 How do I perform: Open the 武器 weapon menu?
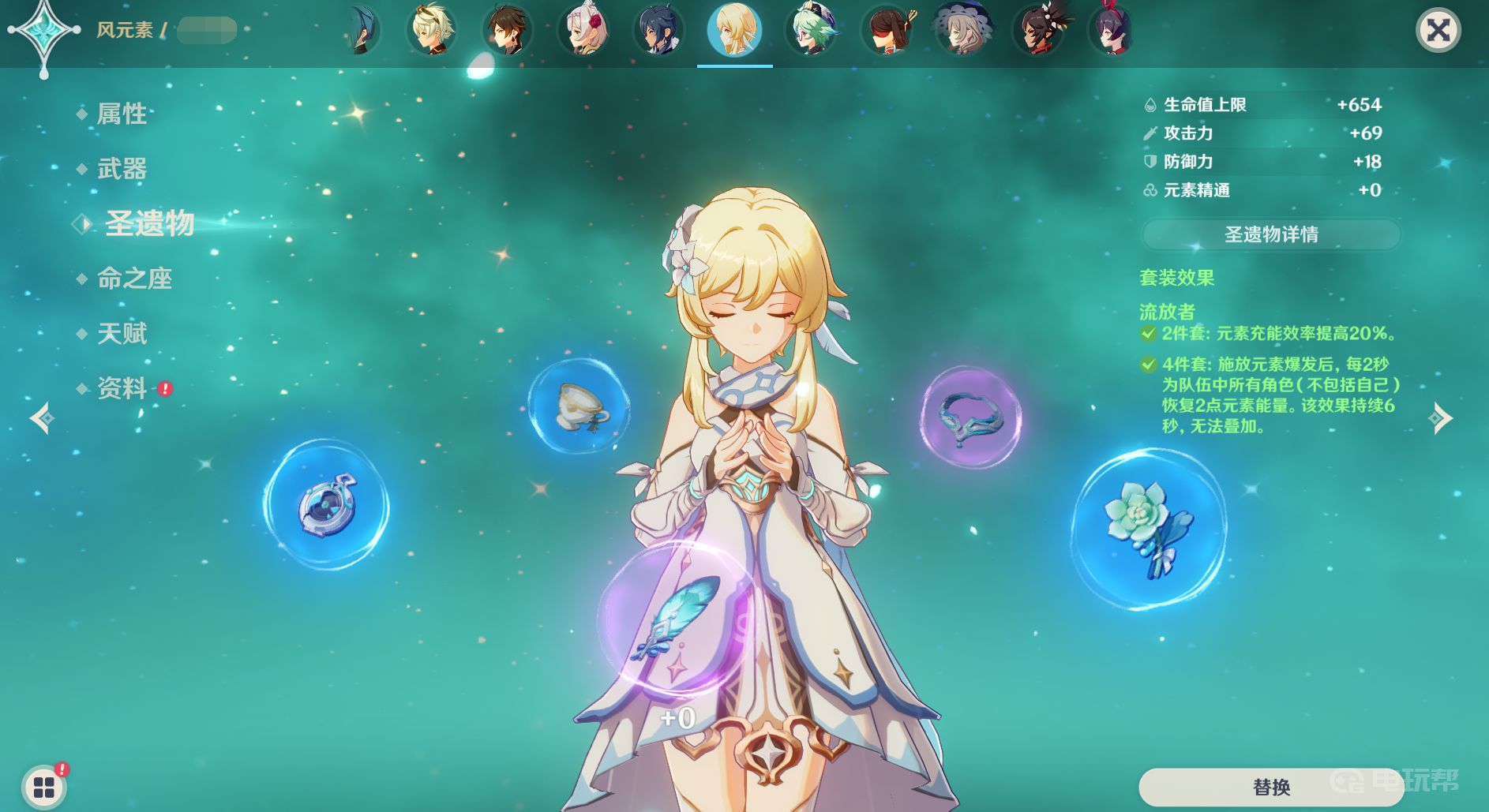pos(122,169)
